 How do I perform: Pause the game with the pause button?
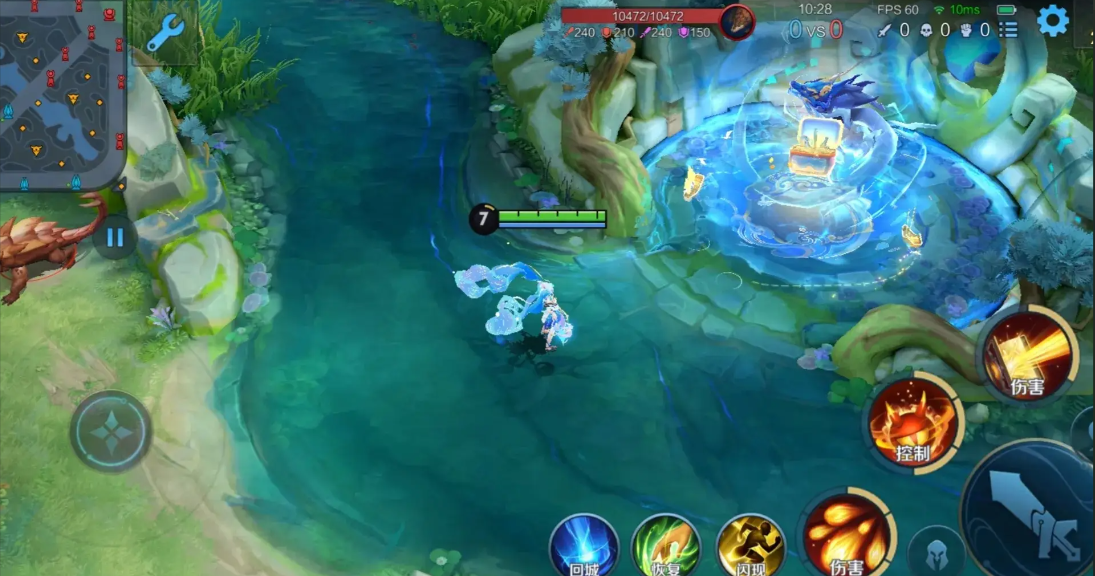(115, 238)
